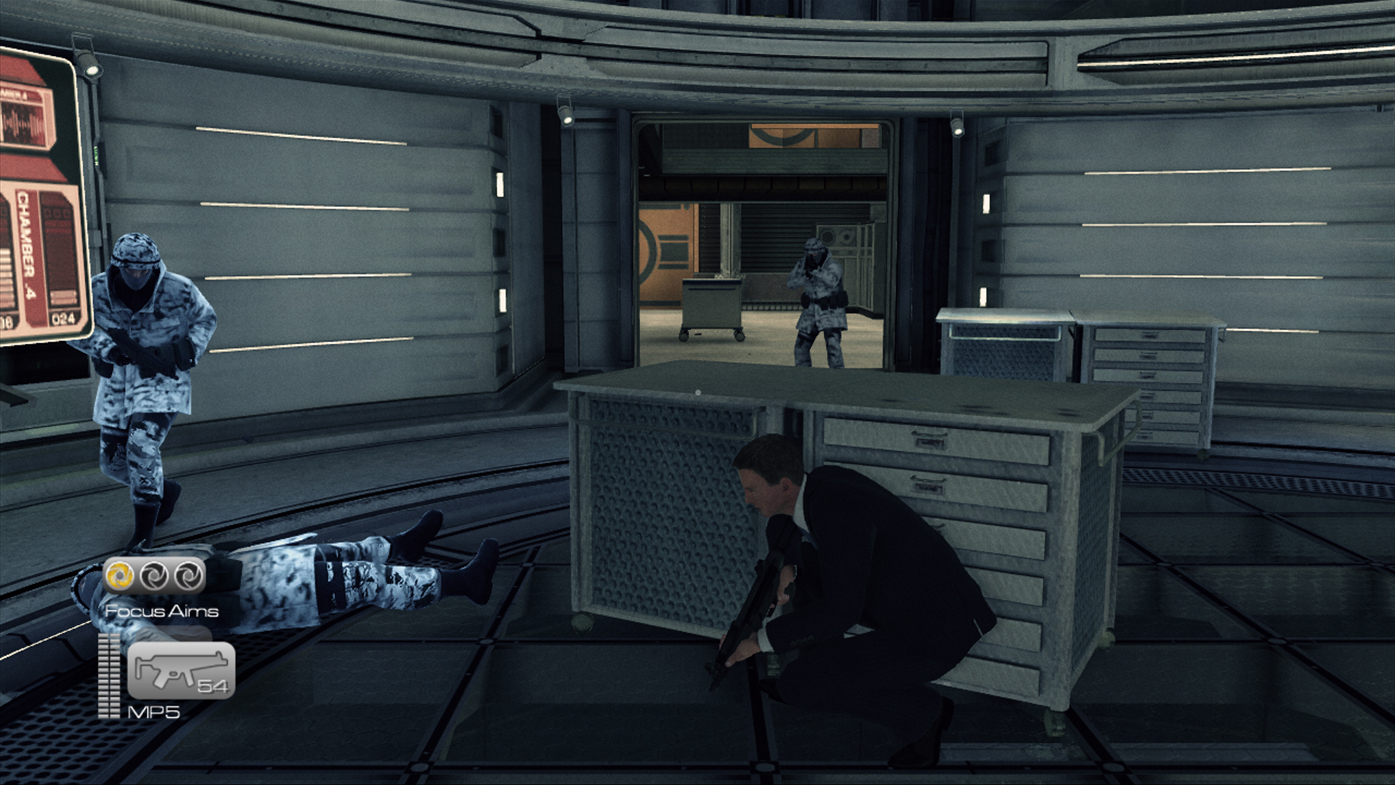Activate the lit yellow Focus Aim icon
Screen dimensions: 1395x785
click(x=121, y=575)
